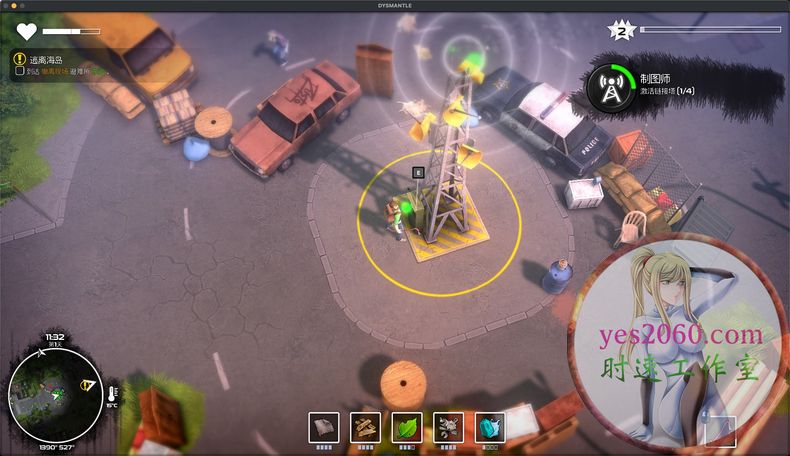Select the cloth scrap material slot
Image resolution: width=790 pixels, height=456 pixels.
tap(323, 427)
